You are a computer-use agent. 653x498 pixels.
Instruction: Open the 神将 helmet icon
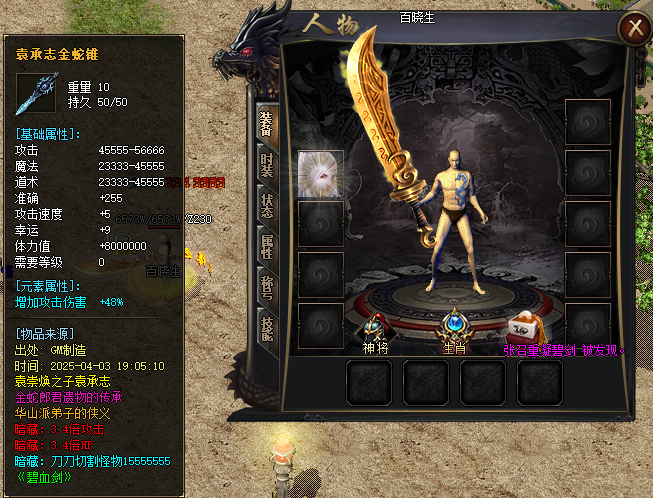coord(376,327)
